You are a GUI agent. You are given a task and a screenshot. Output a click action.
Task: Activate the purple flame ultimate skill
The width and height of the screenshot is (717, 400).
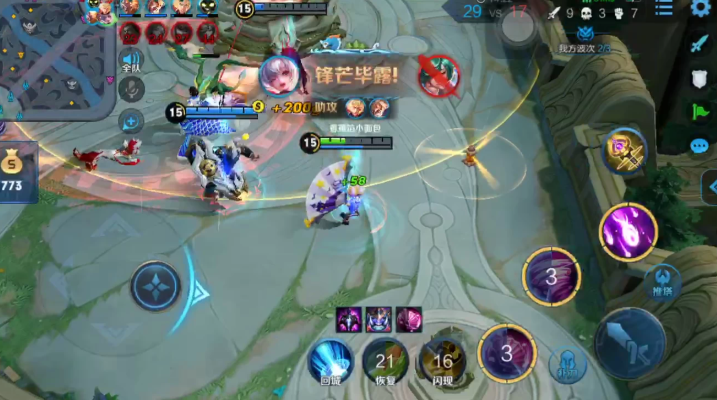tap(628, 230)
